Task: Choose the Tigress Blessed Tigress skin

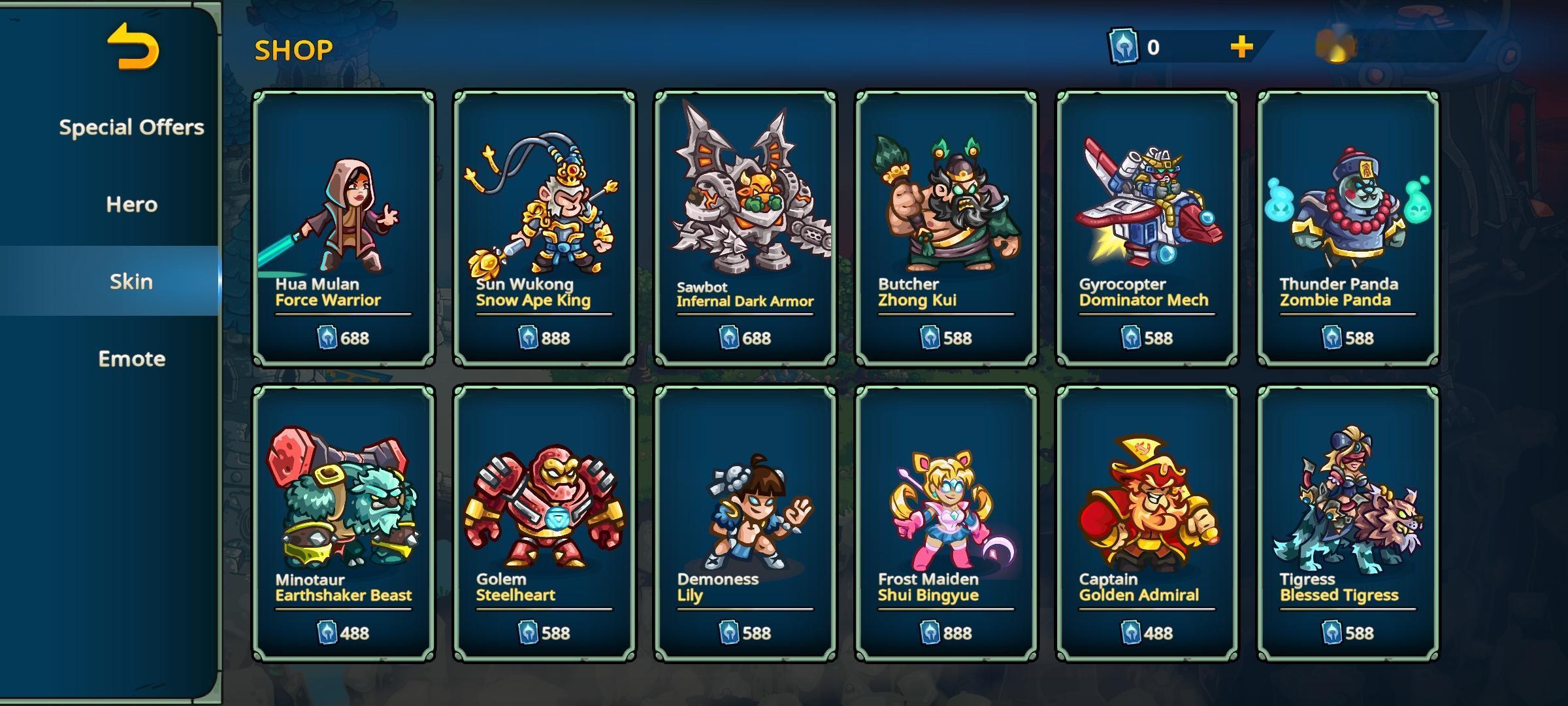Action: point(1348,523)
